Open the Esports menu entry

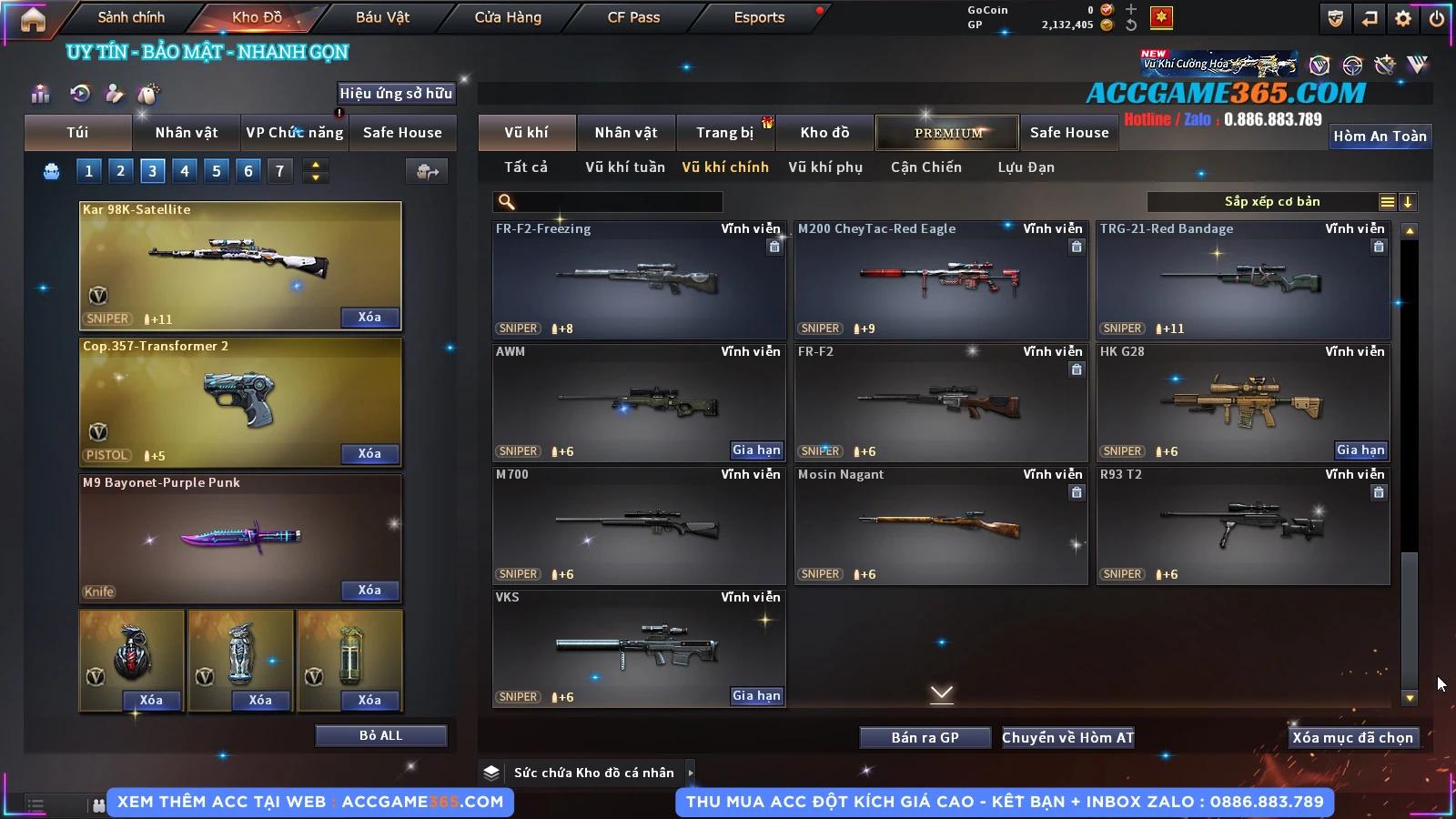(x=759, y=17)
